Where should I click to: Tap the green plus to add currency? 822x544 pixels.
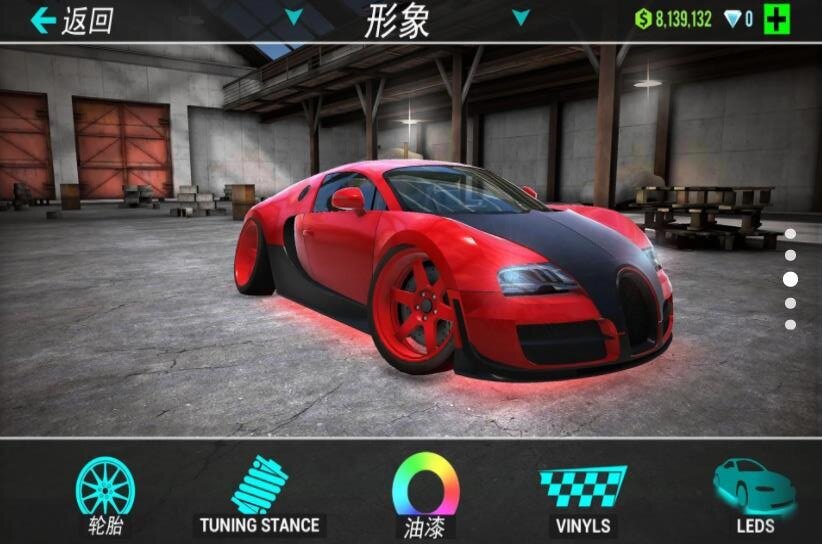click(777, 19)
